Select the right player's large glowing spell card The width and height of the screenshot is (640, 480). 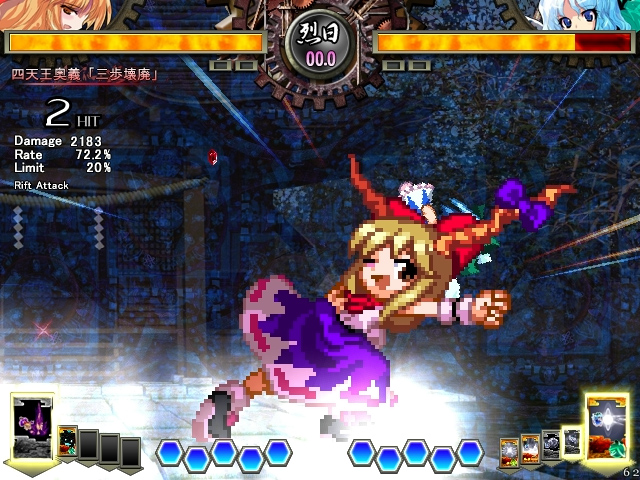point(607,428)
